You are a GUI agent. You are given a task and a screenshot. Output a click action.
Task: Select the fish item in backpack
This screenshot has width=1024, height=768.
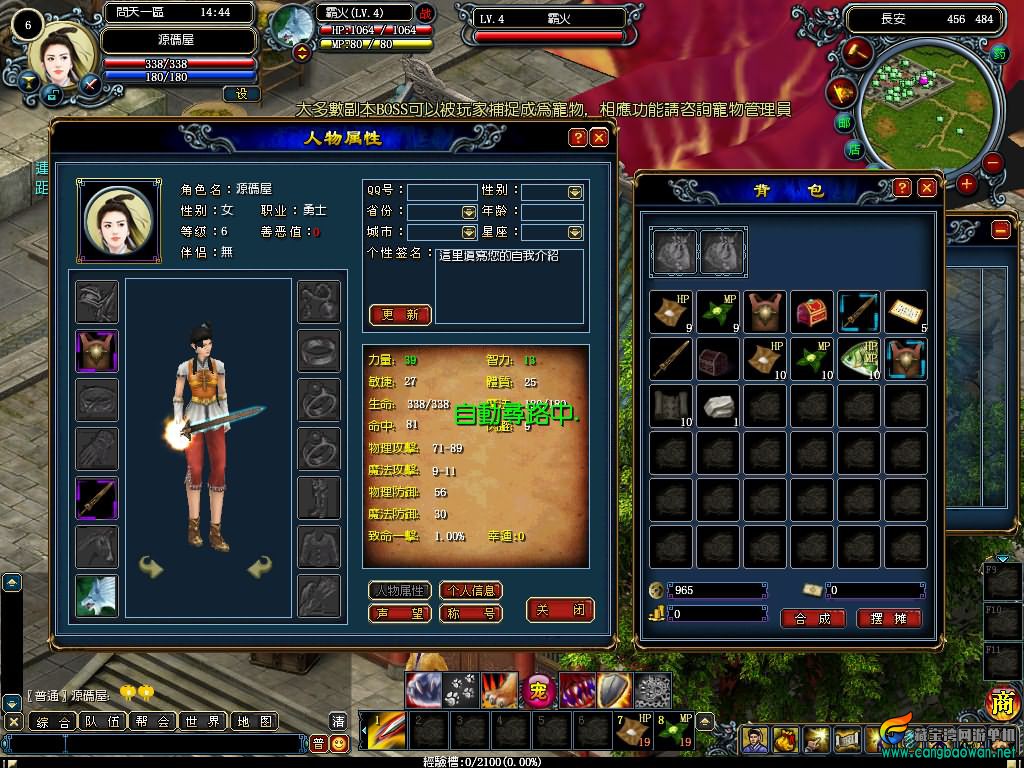[x=858, y=358]
